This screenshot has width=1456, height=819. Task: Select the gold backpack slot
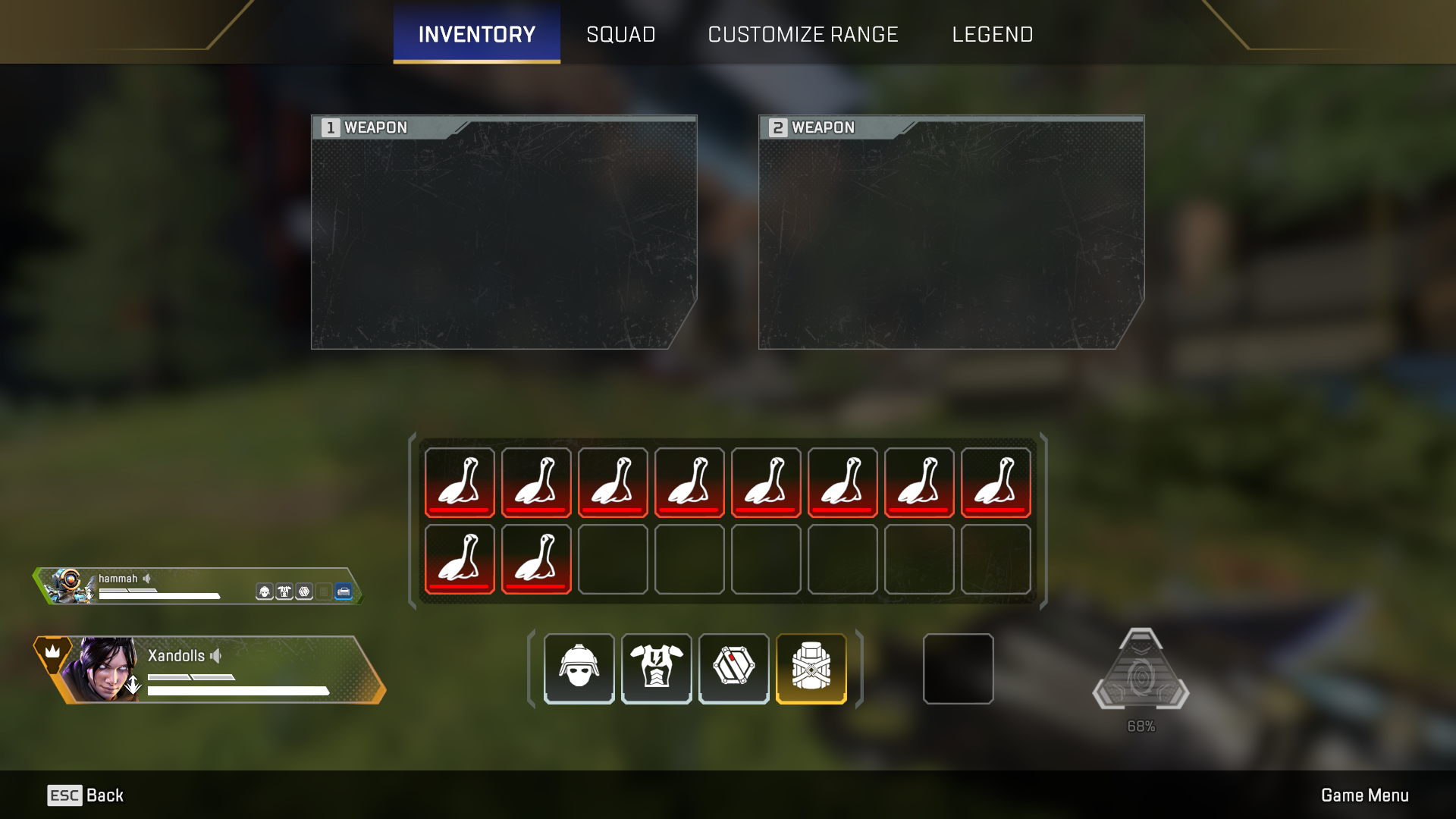tap(811, 668)
